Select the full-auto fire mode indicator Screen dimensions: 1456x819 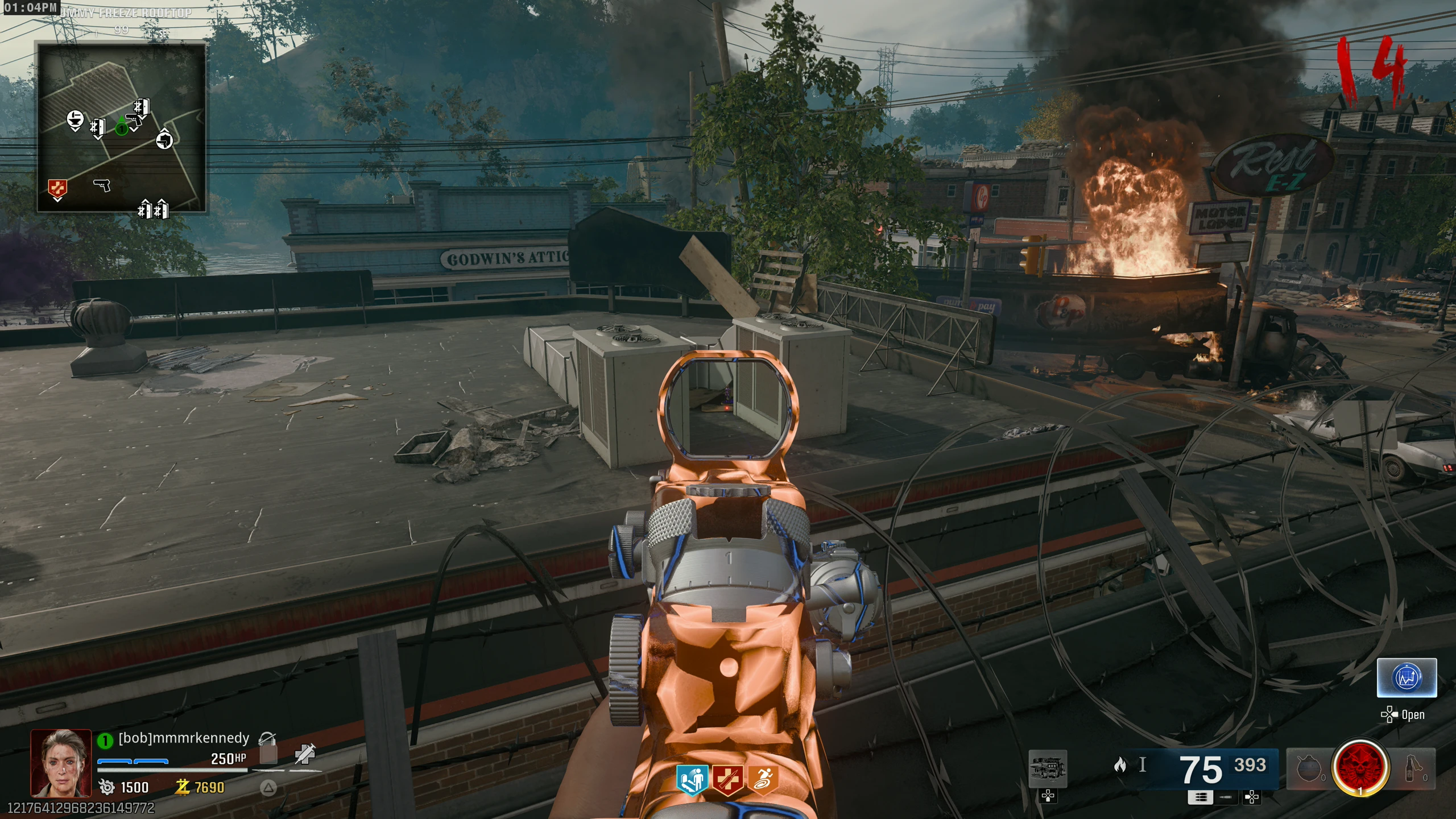pyautogui.click(x=1200, y=797)
